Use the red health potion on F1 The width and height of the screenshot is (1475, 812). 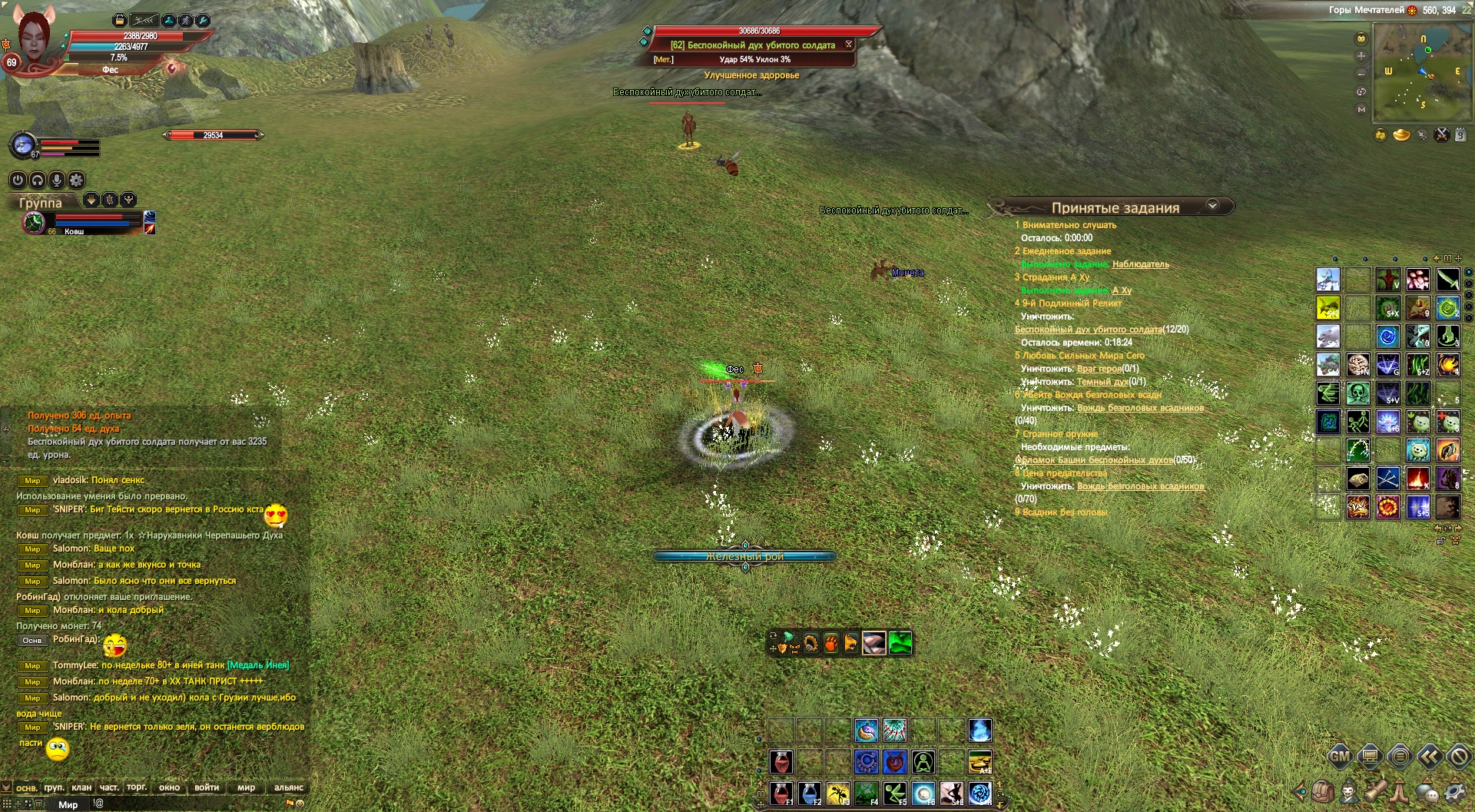point(781,792)
